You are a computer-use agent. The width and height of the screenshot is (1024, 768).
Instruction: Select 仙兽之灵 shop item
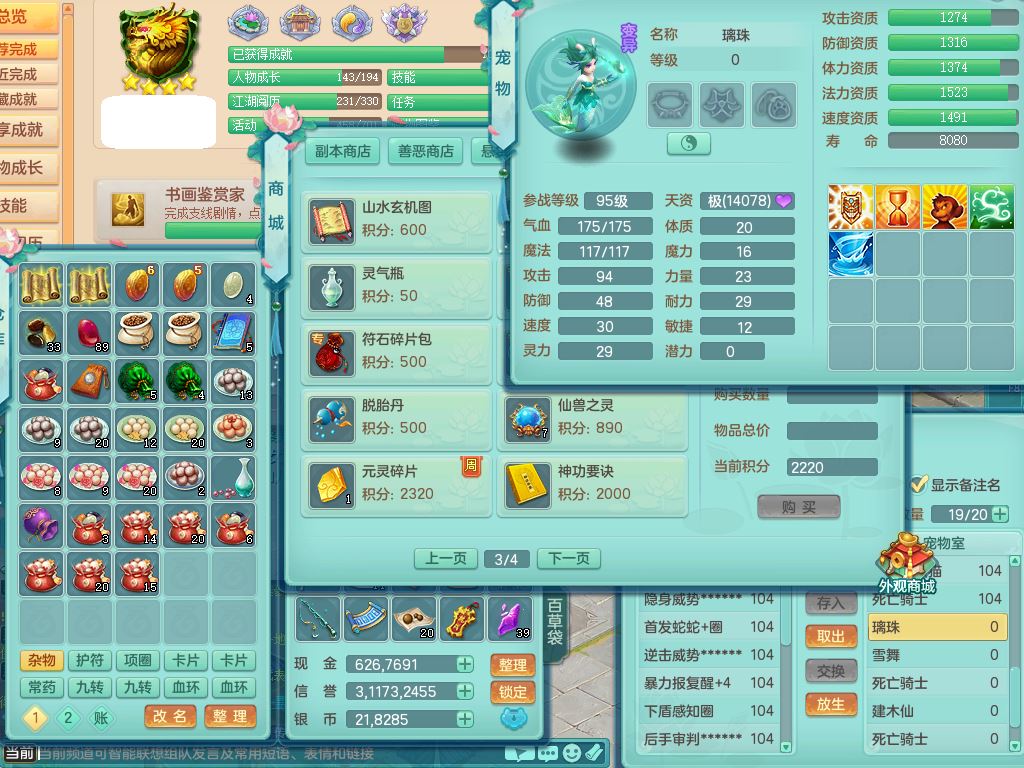(x=592, y=417)
